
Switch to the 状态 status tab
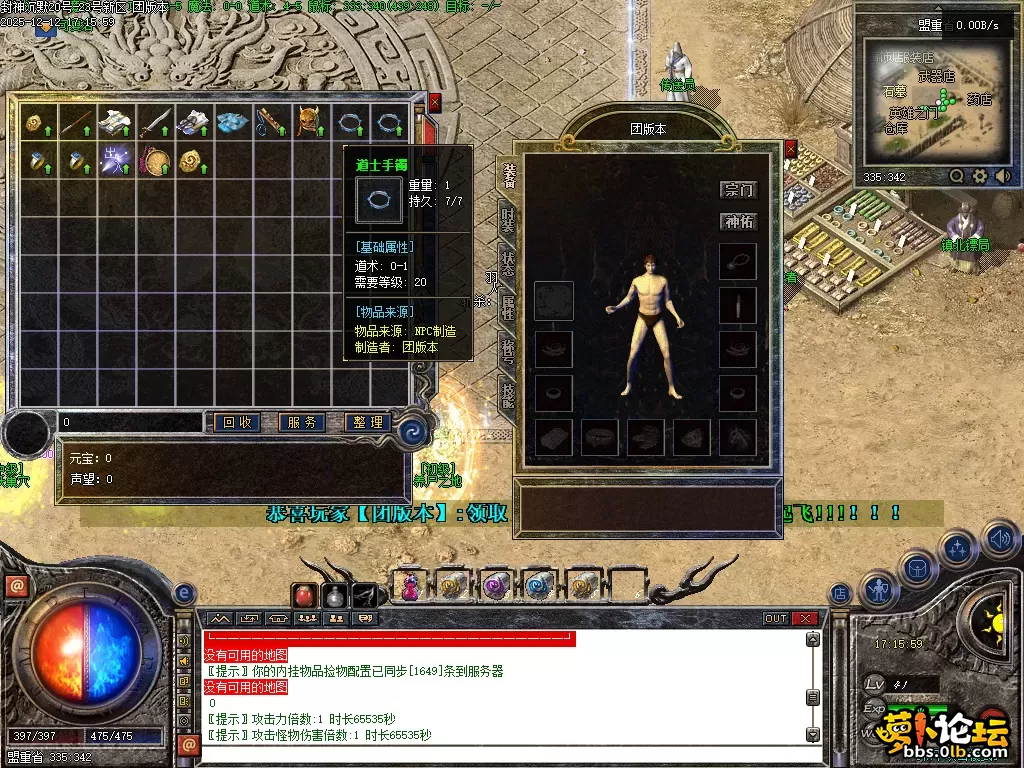pos(508,263)
